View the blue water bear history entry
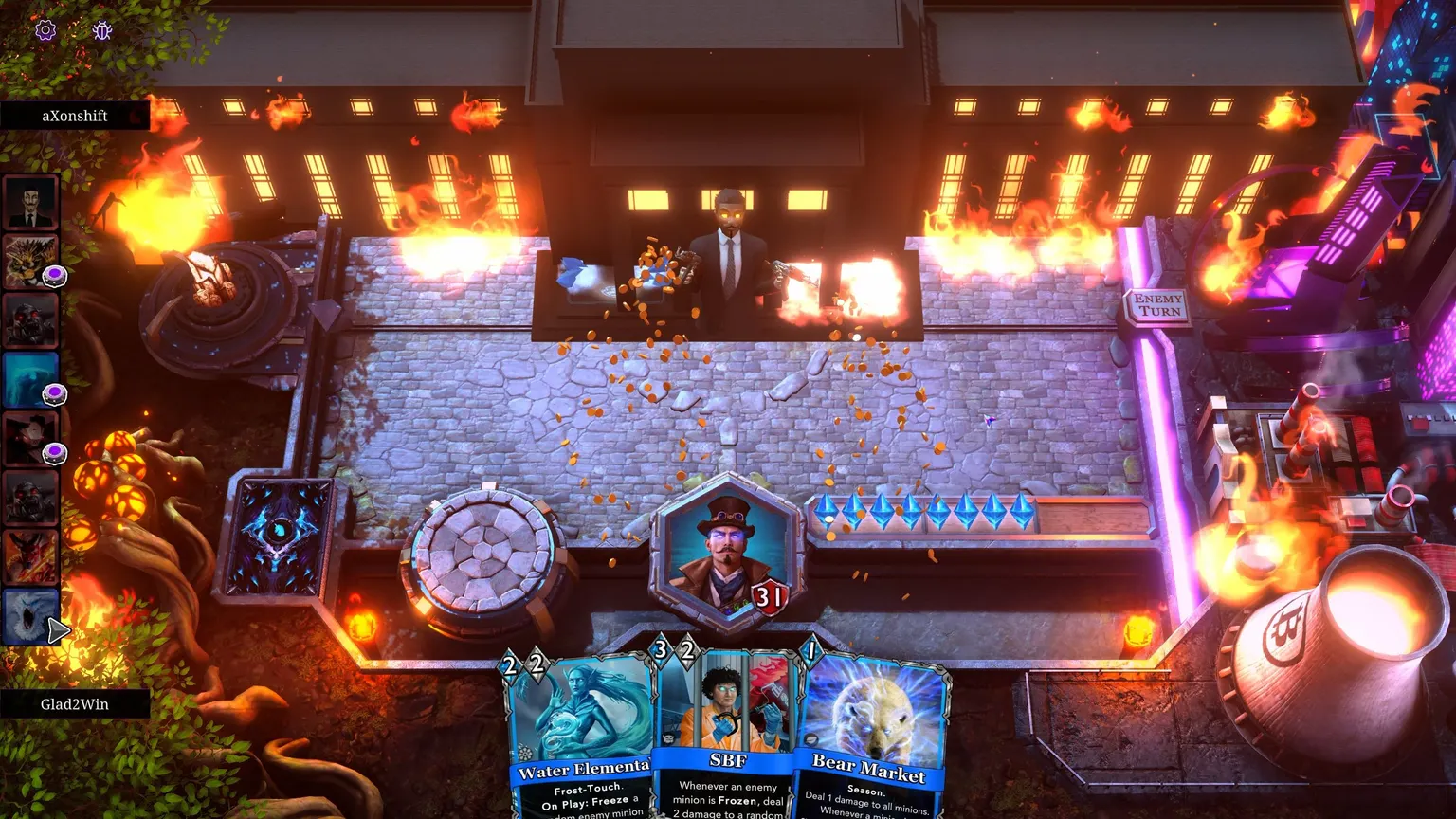Viewport: 1456px width, 819px height. point(31,379)
